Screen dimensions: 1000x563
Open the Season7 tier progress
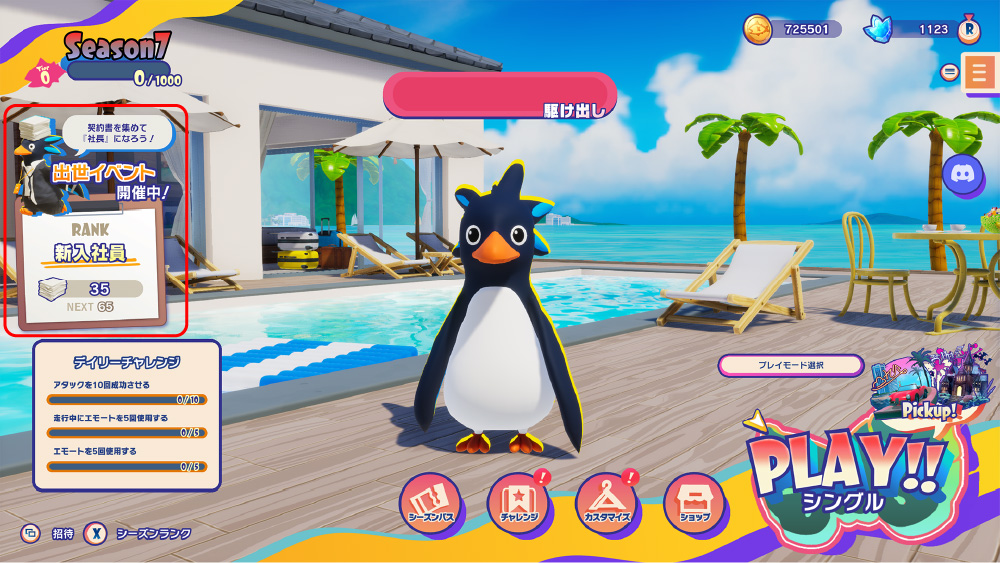(x=110, y=62)
